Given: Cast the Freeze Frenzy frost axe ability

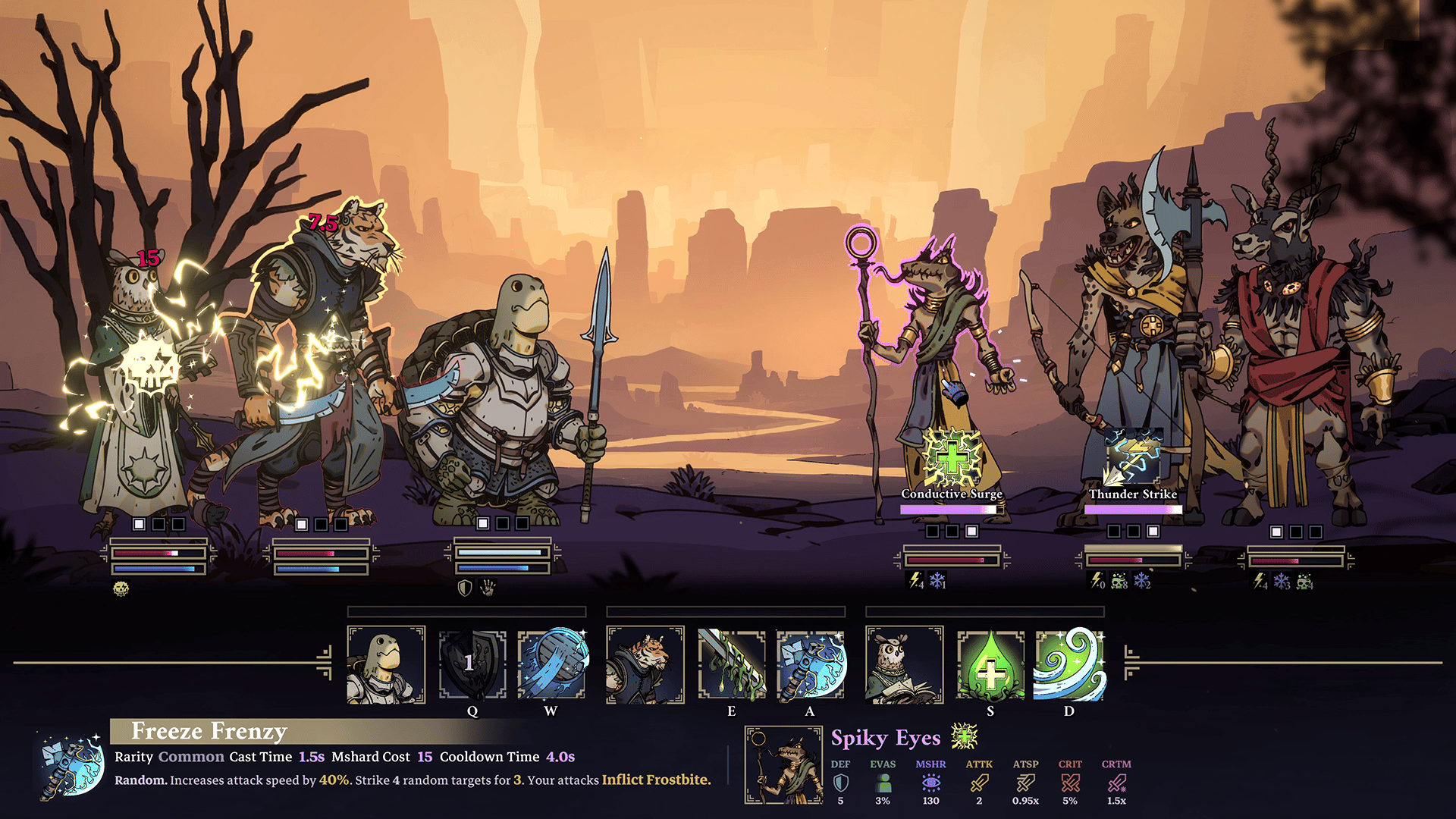Looking at the screenshot, I should coord(810,665).
